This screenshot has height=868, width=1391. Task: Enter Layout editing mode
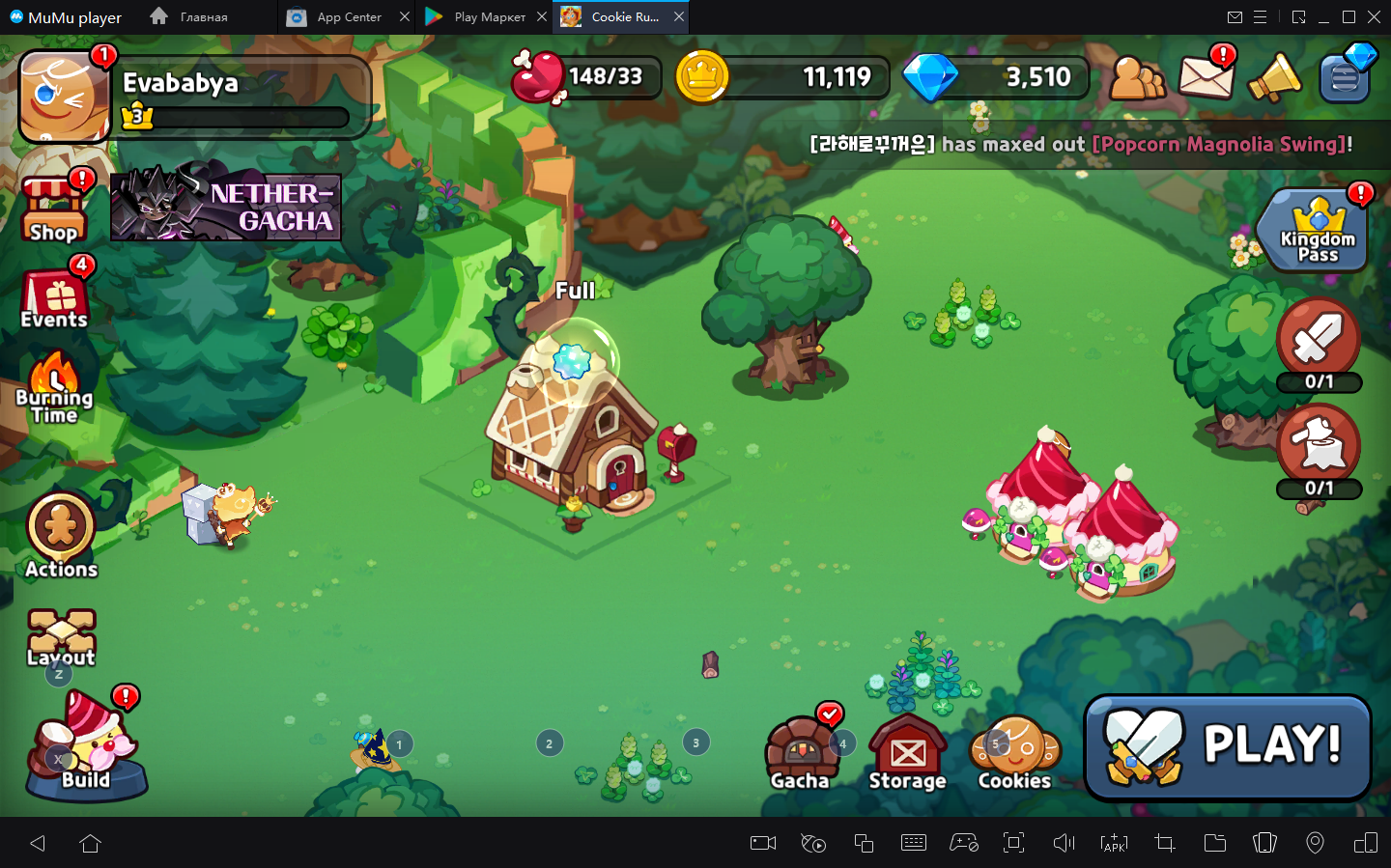point(61,638)
